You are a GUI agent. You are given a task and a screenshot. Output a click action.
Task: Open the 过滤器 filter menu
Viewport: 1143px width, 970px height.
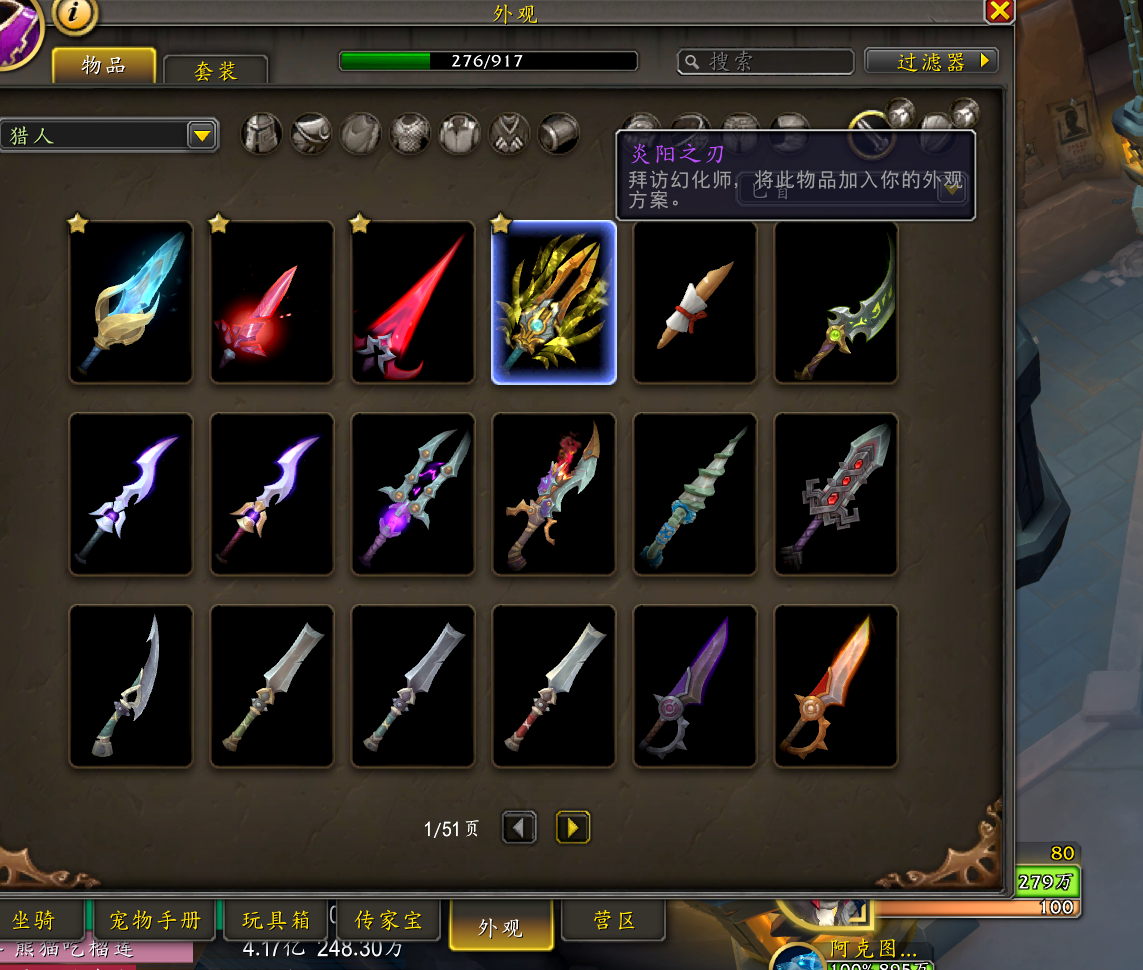[932, 62]
